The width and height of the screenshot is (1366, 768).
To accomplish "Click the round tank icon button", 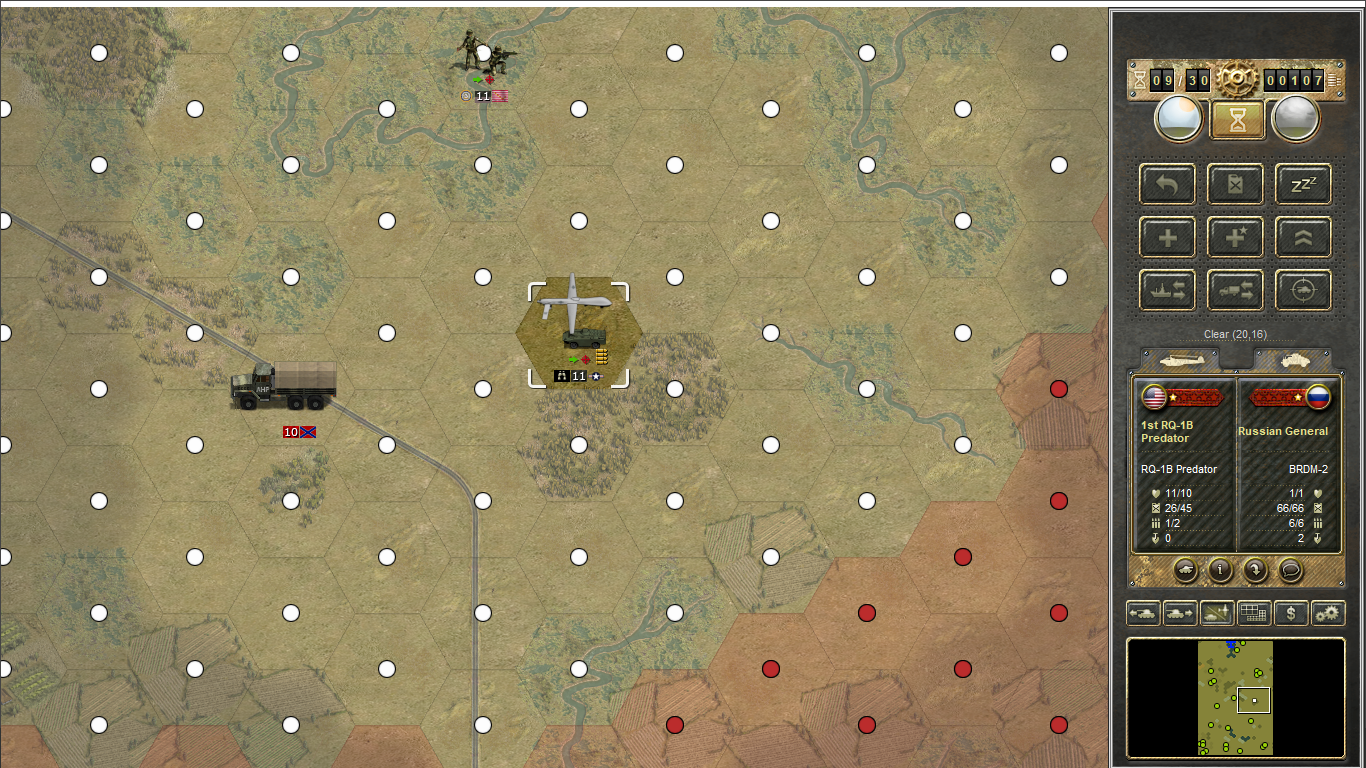I will click(1185, 570).
